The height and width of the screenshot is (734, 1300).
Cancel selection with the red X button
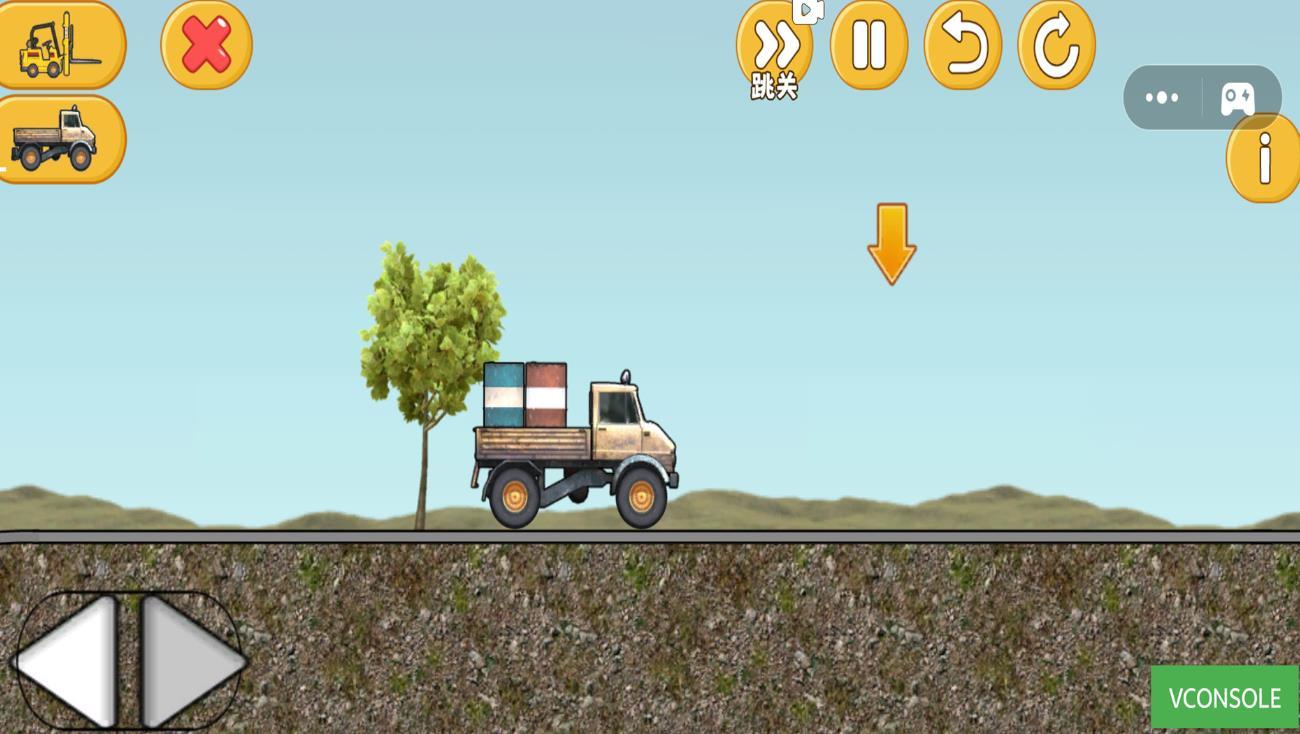click(x=204, y=44)
